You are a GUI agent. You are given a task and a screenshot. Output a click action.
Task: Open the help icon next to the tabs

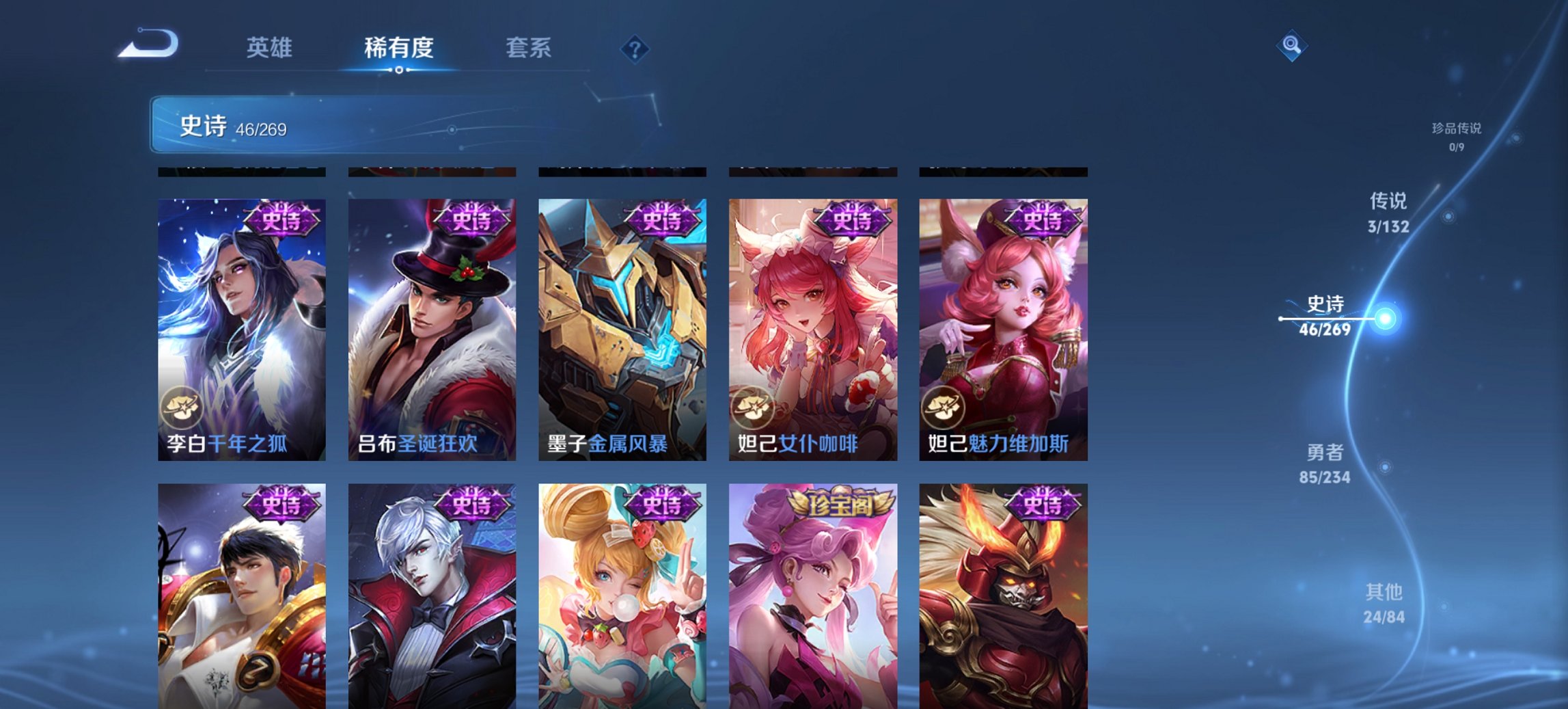click(633, 49)
